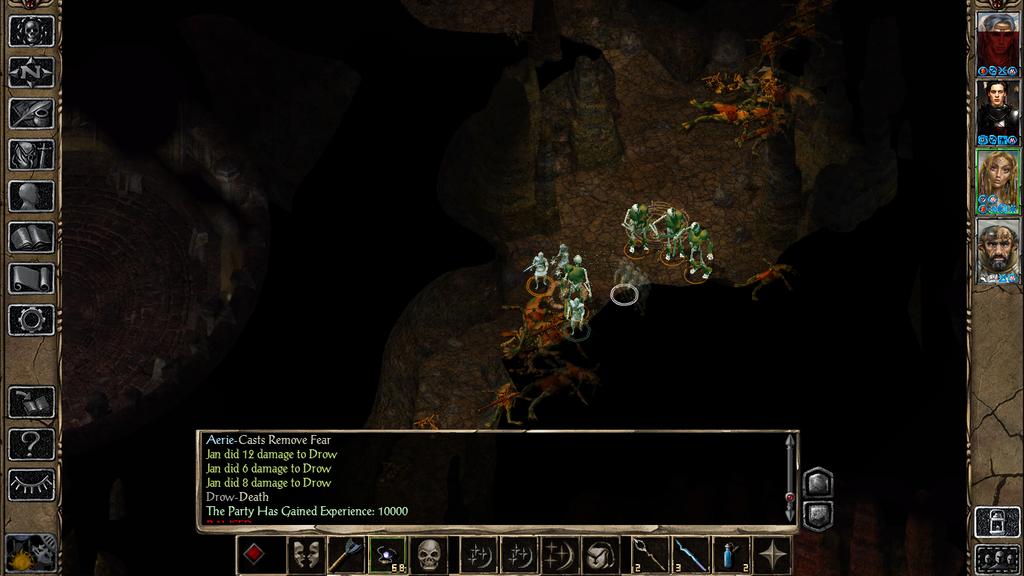Open special abilities with the star button
This screenshot has width=1024, height=576.
pyautogui.click(x=773, y=555)
